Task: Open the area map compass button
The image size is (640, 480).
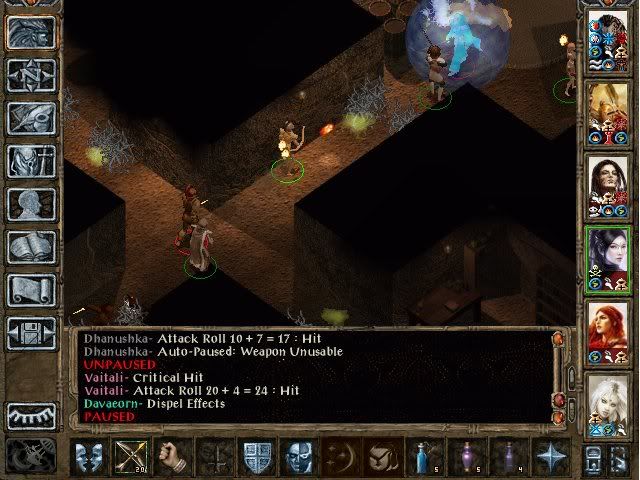Action: point(32,76)
